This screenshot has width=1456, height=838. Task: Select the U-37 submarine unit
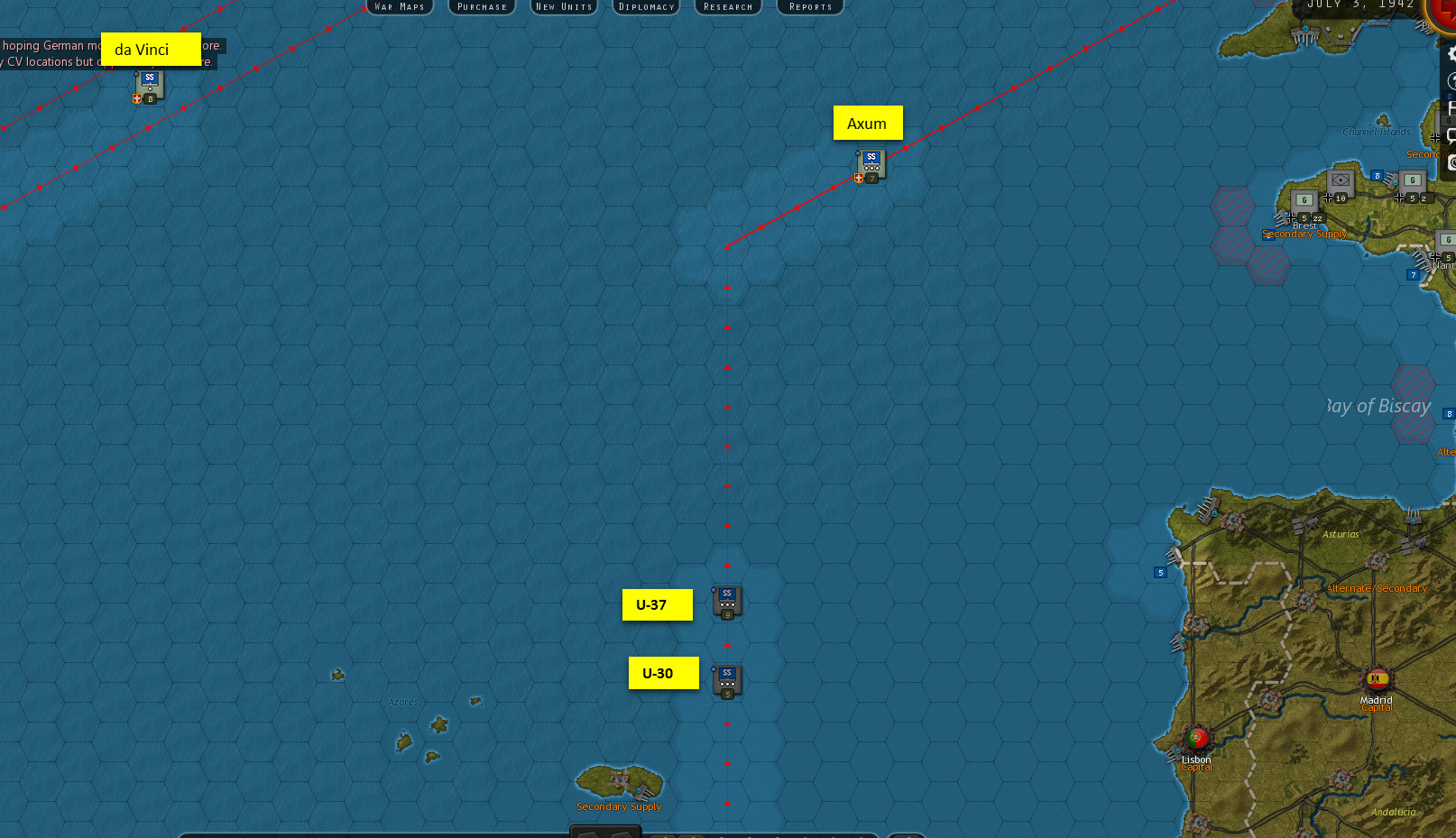[x=727, y=601]
